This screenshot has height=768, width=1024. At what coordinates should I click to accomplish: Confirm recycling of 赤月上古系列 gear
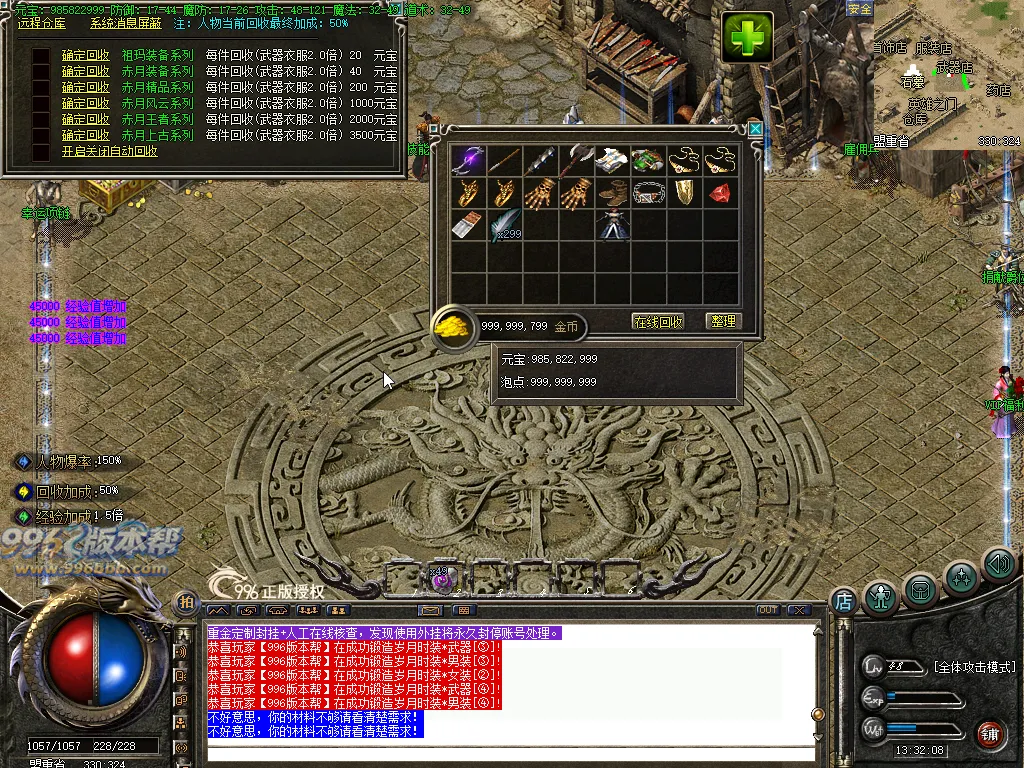85,136
